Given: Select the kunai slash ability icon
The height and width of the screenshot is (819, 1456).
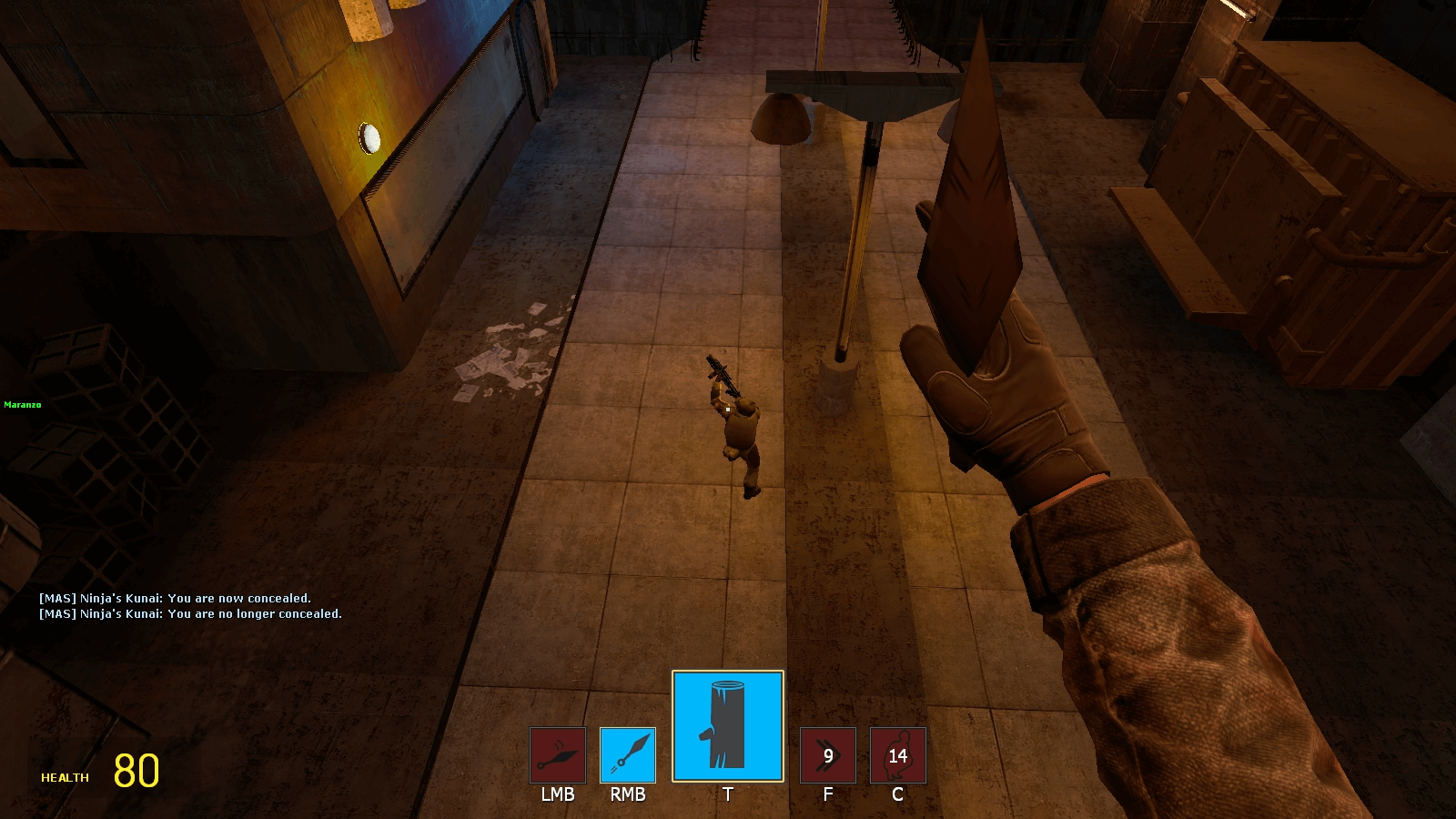Looking at the screenshot, I should click(x=558, y=754).
